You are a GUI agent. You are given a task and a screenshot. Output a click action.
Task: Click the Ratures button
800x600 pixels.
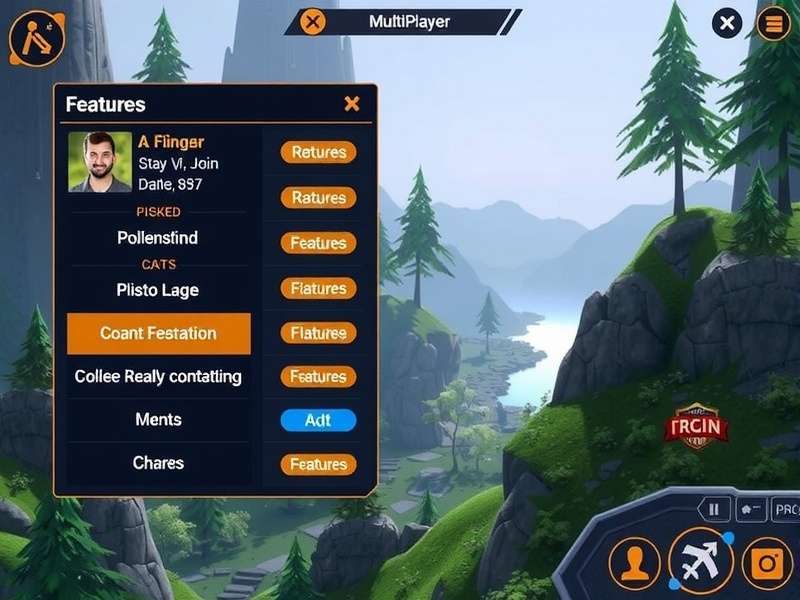pyautogui.click(x=318, y=198)
